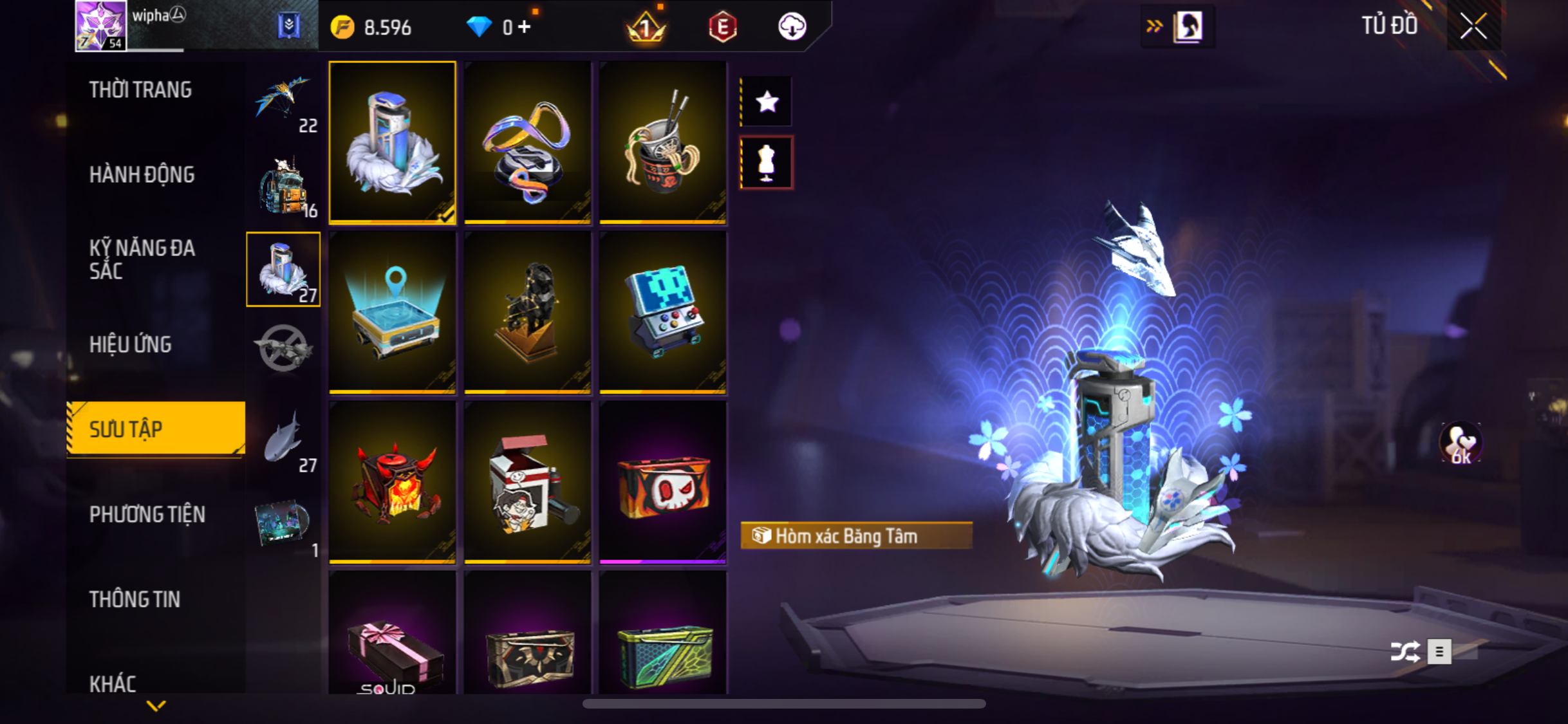Go to the Hiệu Ứng category
Viewport: 1568px width, 724px height.
[x=131, y=344]
